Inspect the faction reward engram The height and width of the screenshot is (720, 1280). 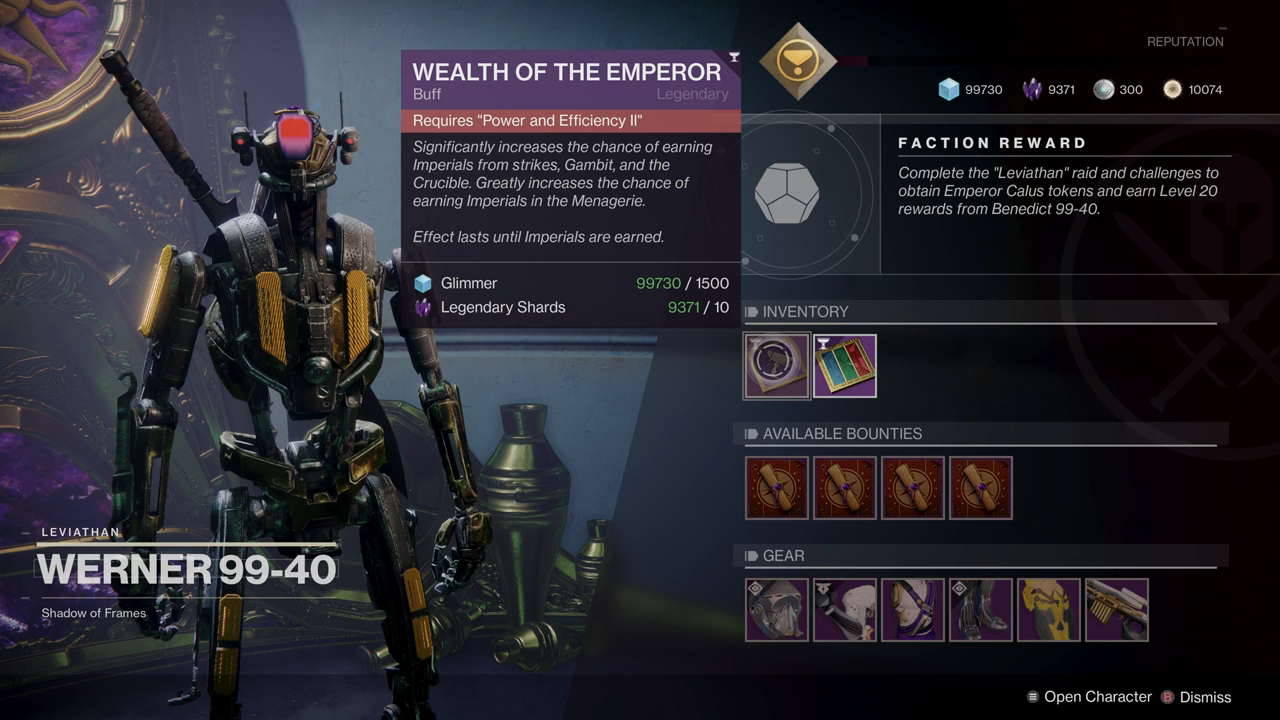click(786, 194)
